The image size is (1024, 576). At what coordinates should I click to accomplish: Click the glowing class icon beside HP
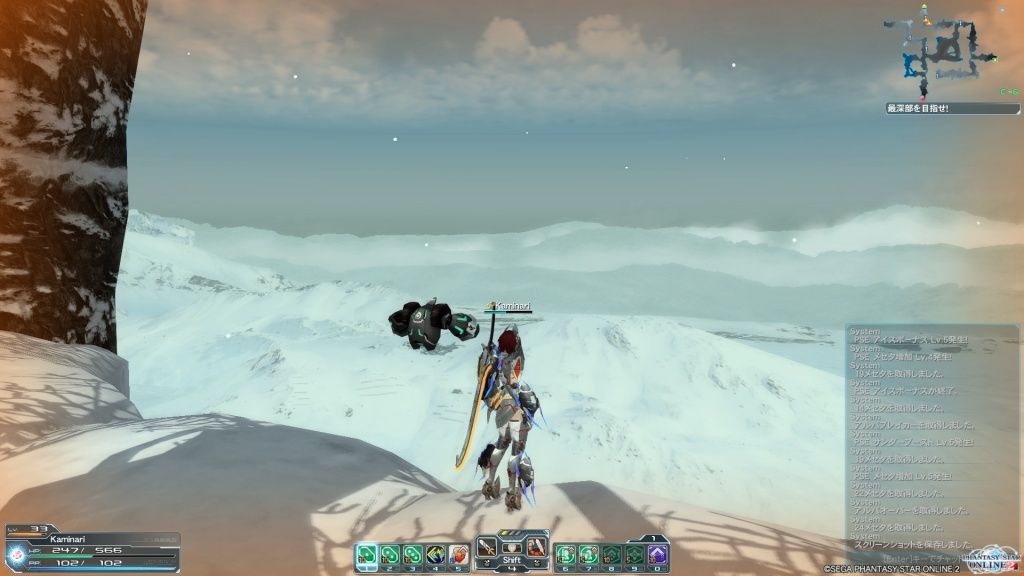coord(17,556)
